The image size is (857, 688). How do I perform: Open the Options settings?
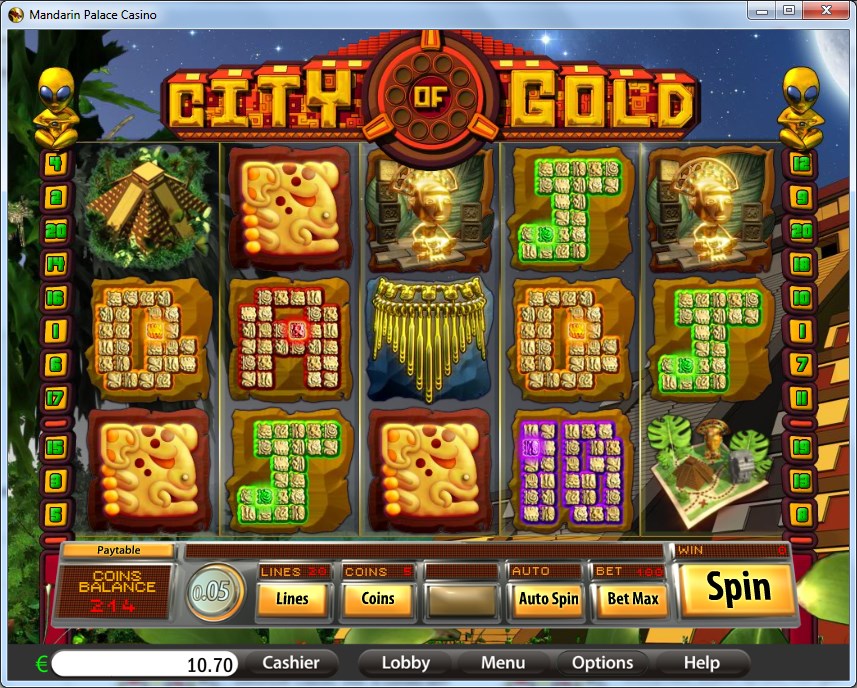pos(602,662)
